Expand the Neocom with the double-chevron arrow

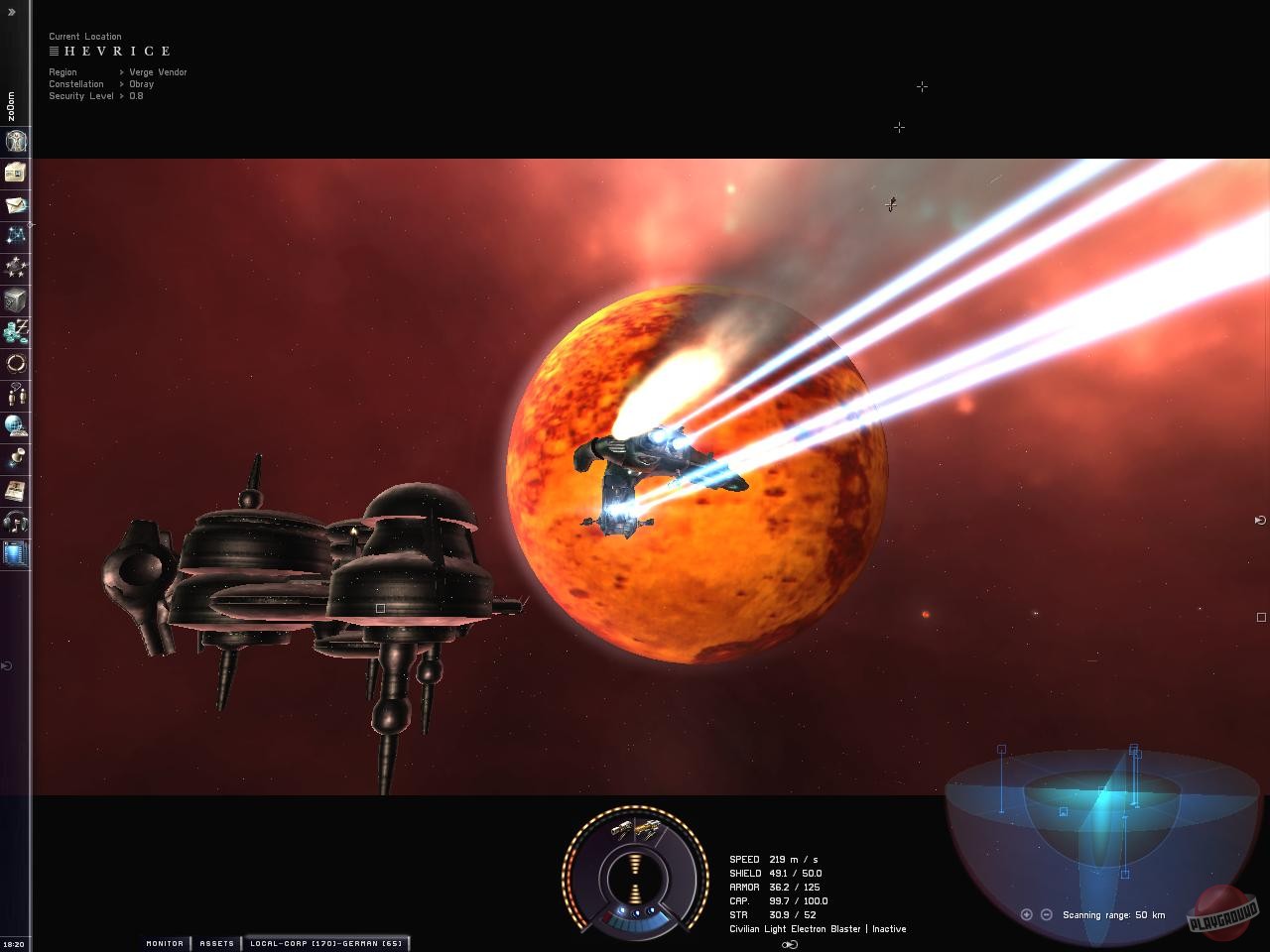point(13,14)
